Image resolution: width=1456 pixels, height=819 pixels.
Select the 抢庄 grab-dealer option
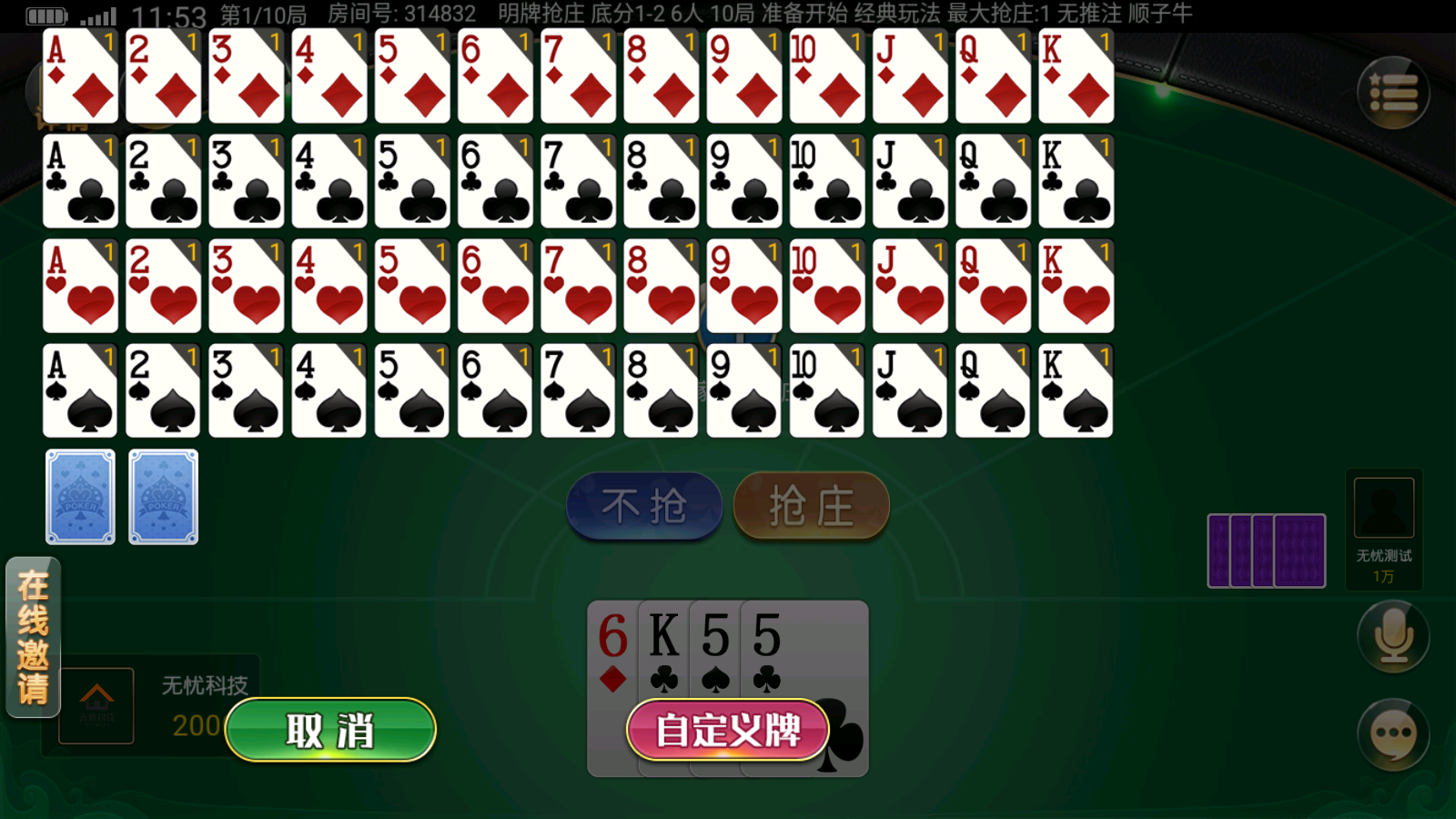tap(809, 507)
